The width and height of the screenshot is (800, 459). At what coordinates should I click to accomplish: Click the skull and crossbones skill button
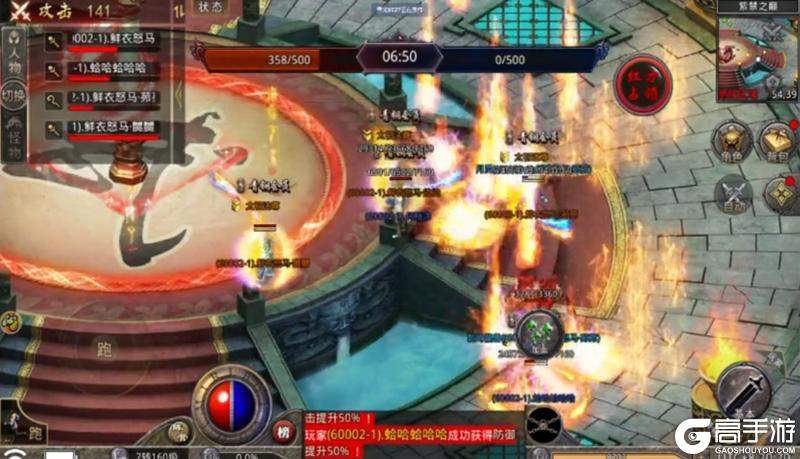click(546, 426)
